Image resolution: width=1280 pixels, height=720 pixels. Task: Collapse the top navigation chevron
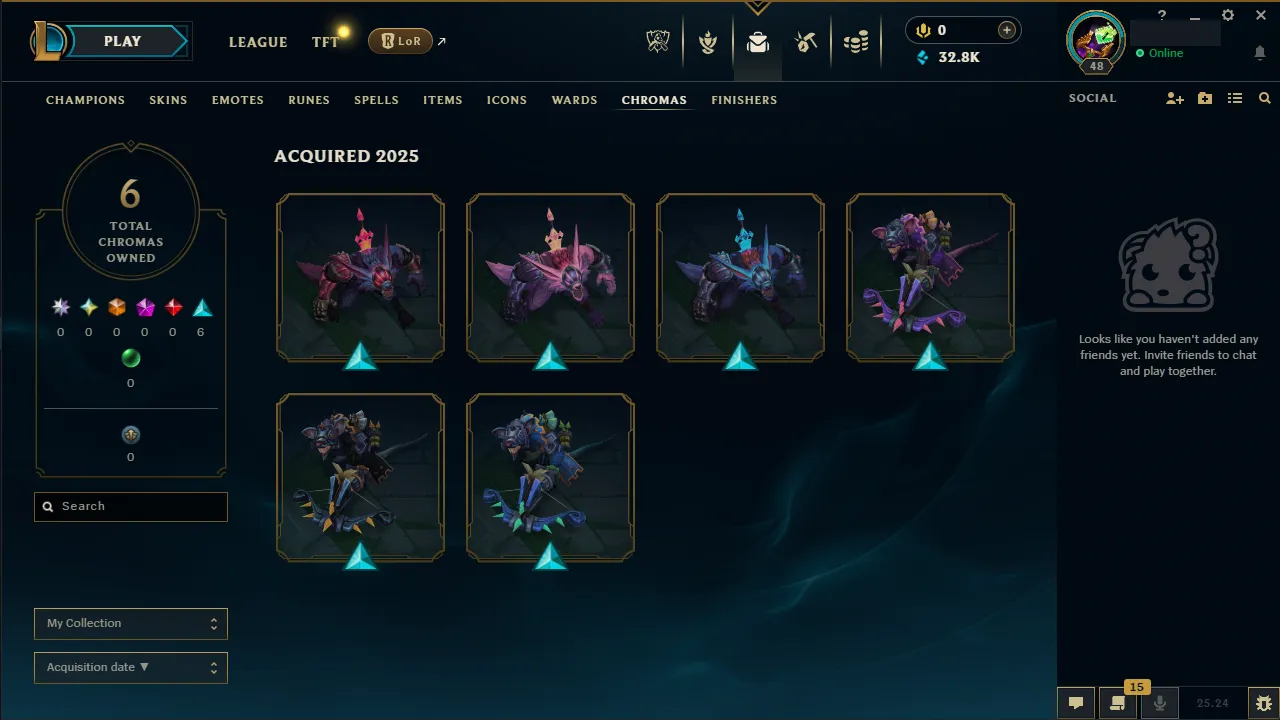click(x=757, y=7)
